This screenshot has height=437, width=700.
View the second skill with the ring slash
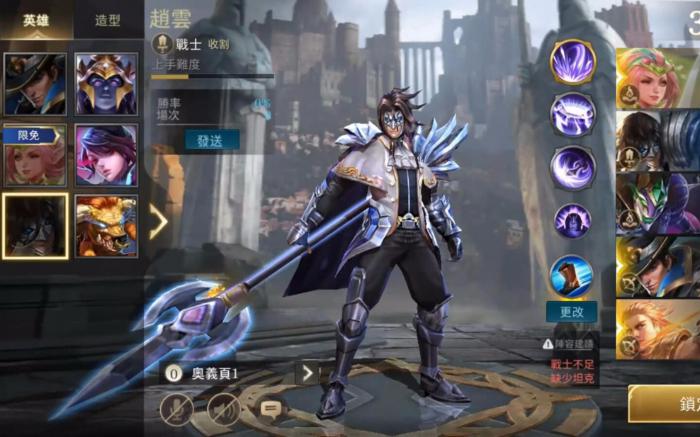click(x=573, y=114)
